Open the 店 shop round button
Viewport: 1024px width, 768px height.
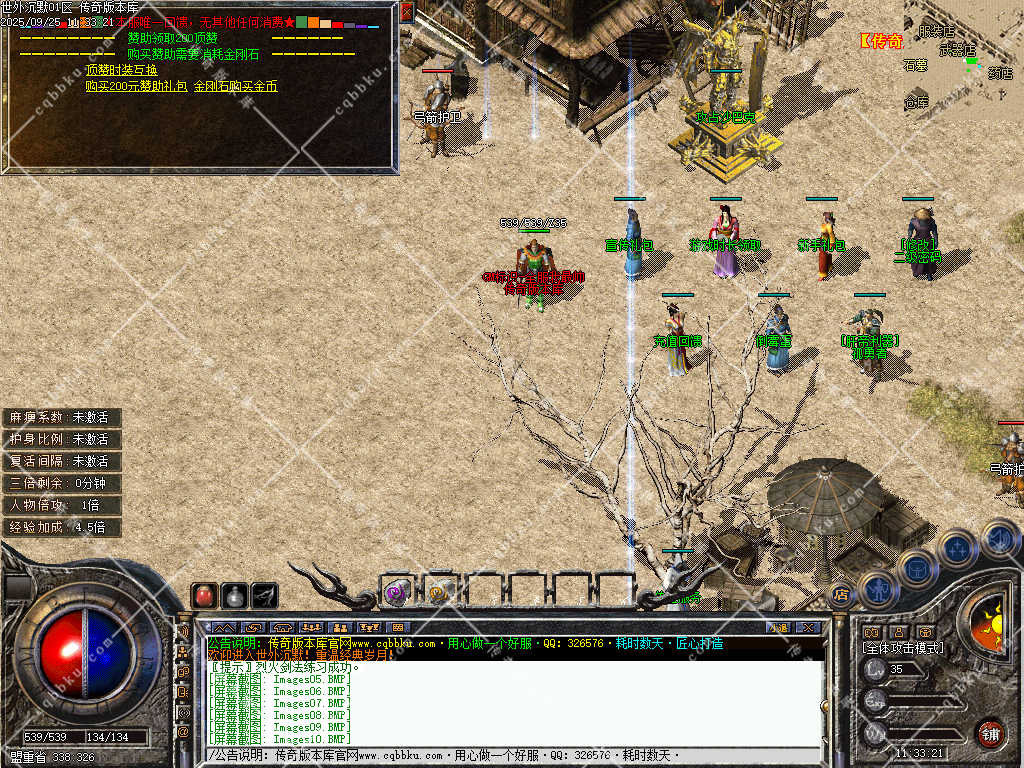tap(841, 594)
